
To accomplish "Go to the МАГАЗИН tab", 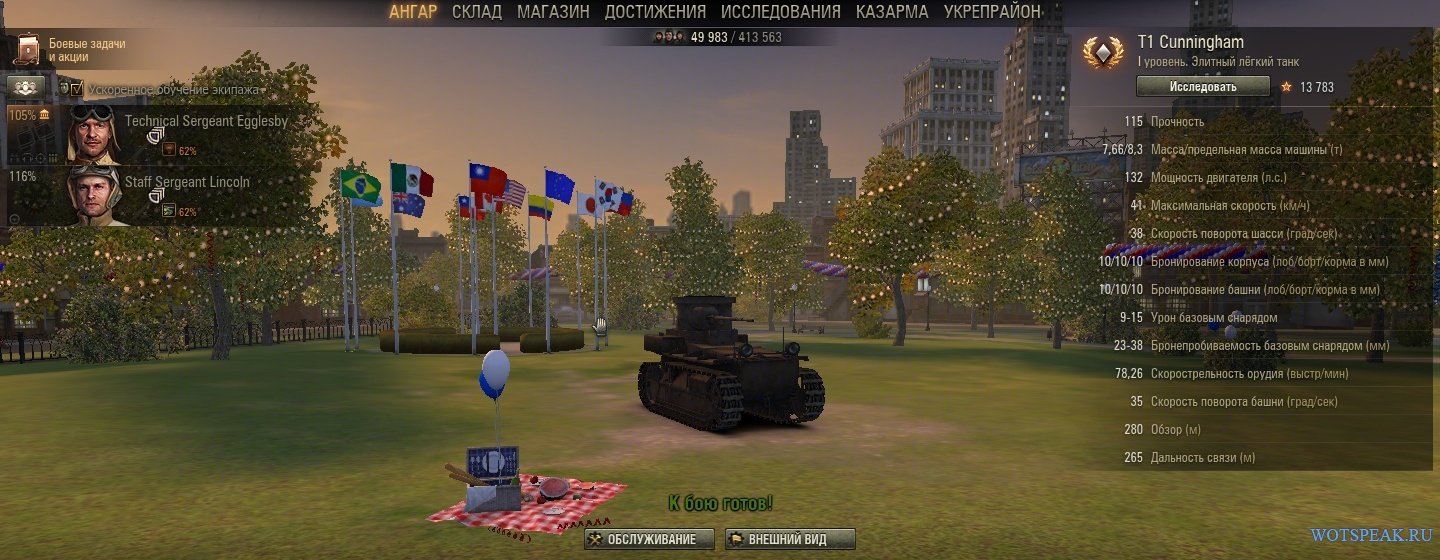I will [x=553, y=12].
